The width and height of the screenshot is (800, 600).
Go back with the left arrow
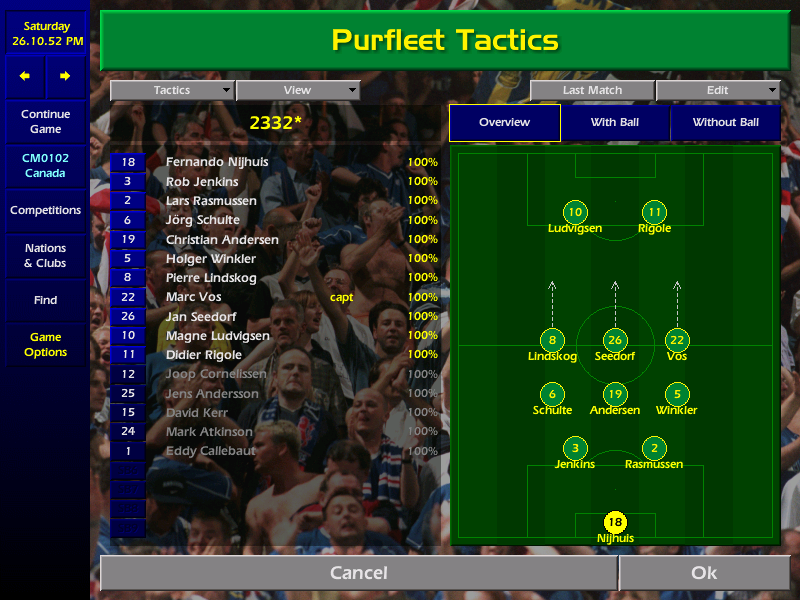point(25,76)
